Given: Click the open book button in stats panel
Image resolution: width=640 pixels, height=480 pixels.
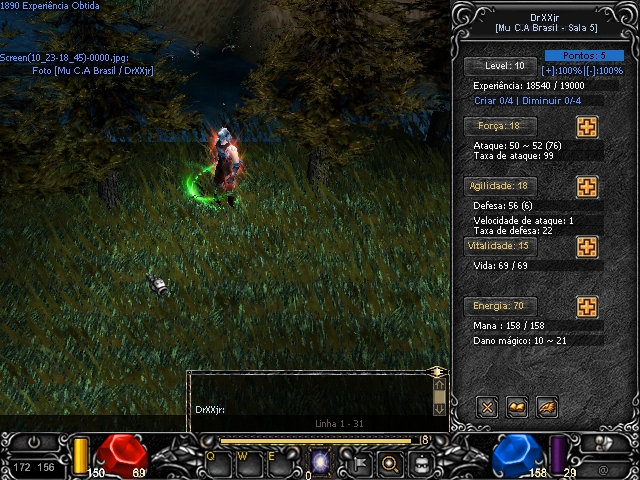Looking at the screenshot, I should (517, 407).
